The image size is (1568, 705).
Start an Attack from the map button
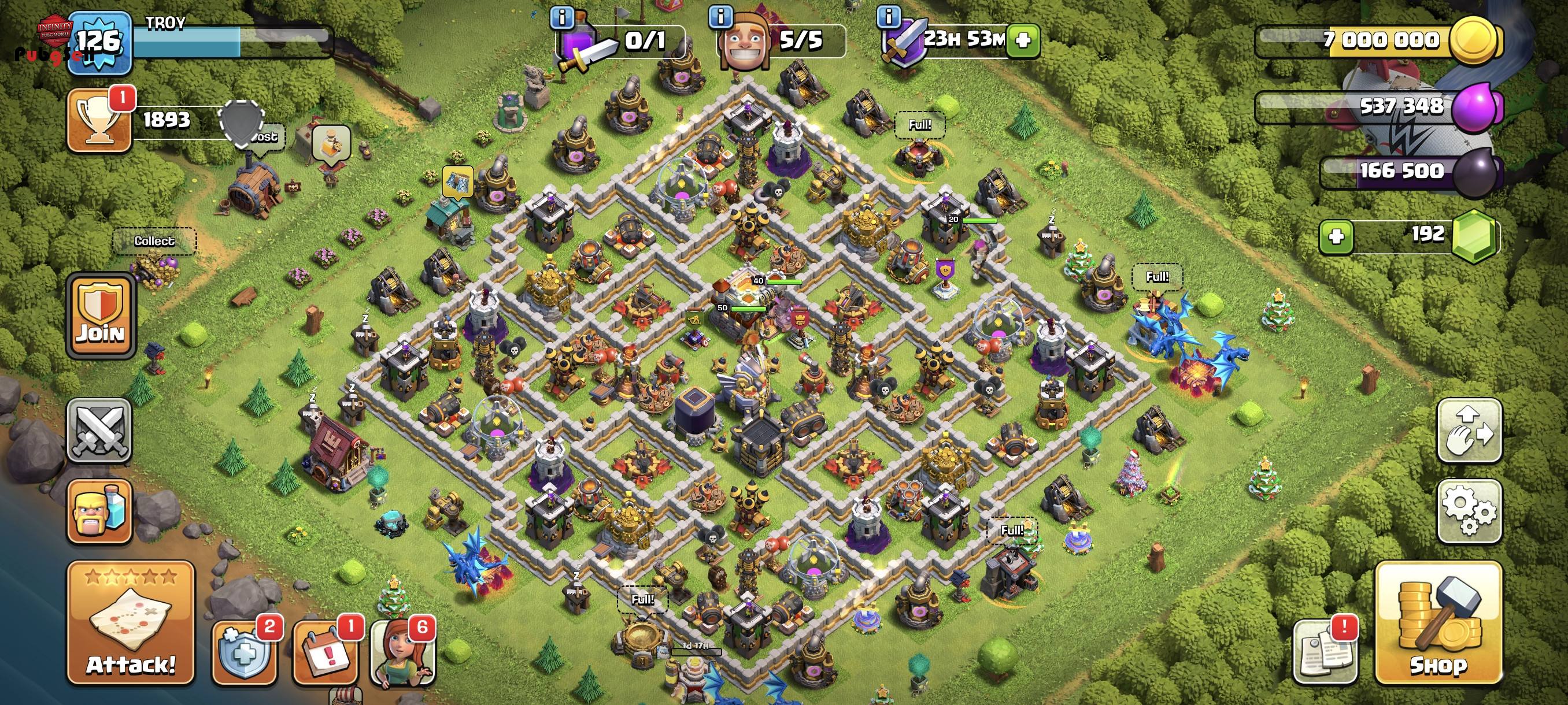(131, 624)
